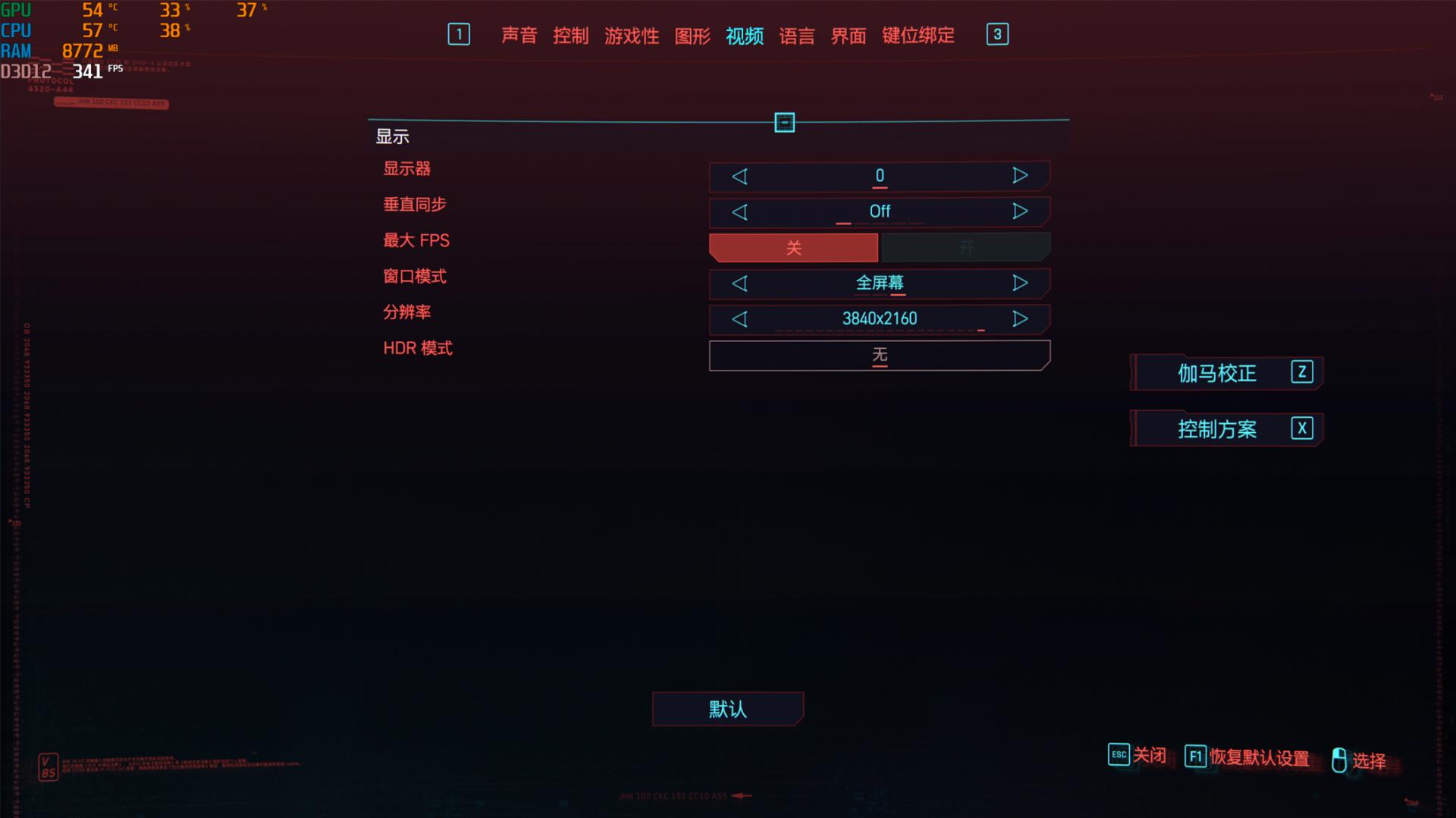Click the mouse icon beside 选择
The width and height of the screenshot is (1456, 818).
tap(1340, 758)
